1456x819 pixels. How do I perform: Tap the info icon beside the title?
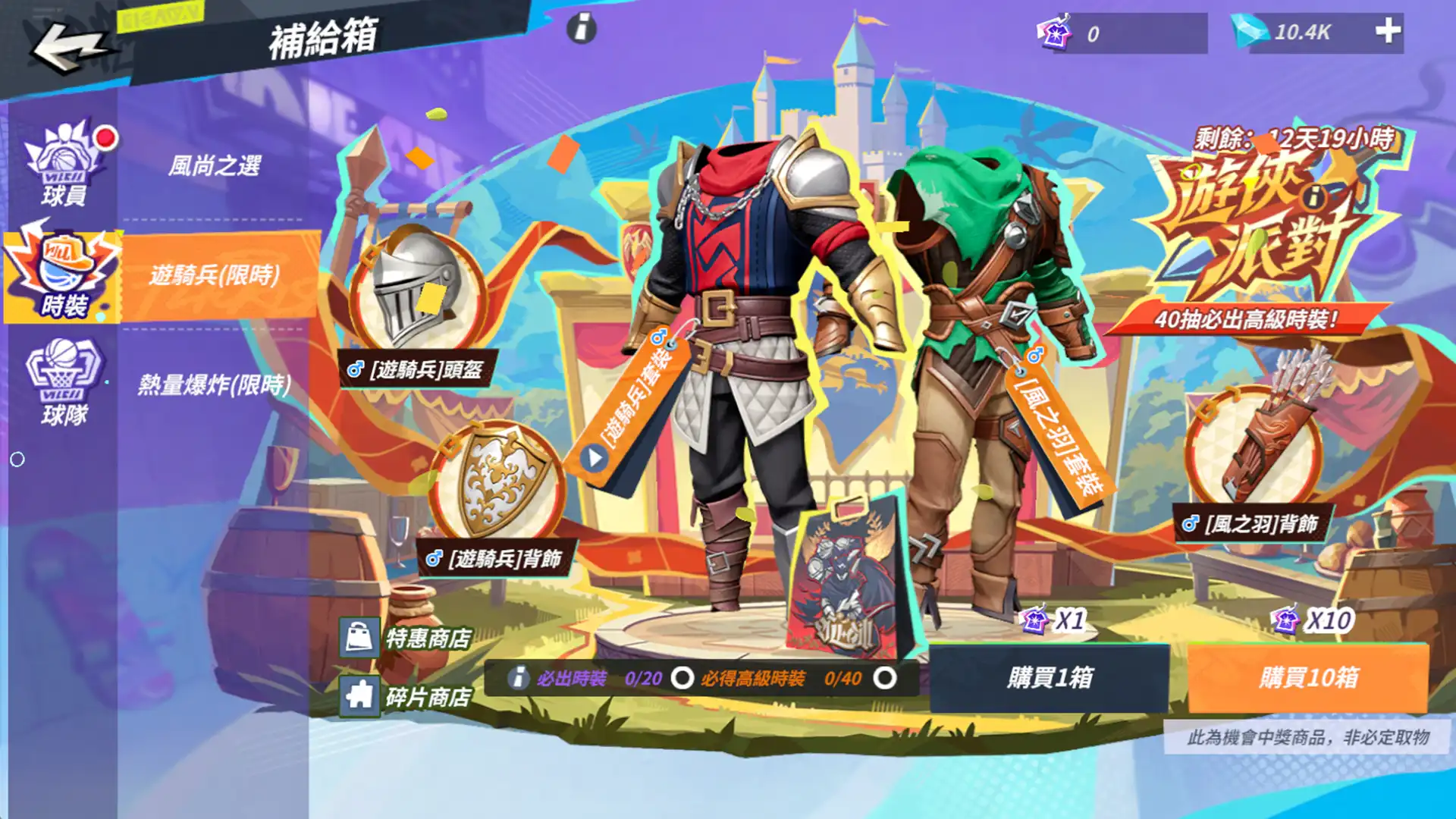(x=582, y=28)
